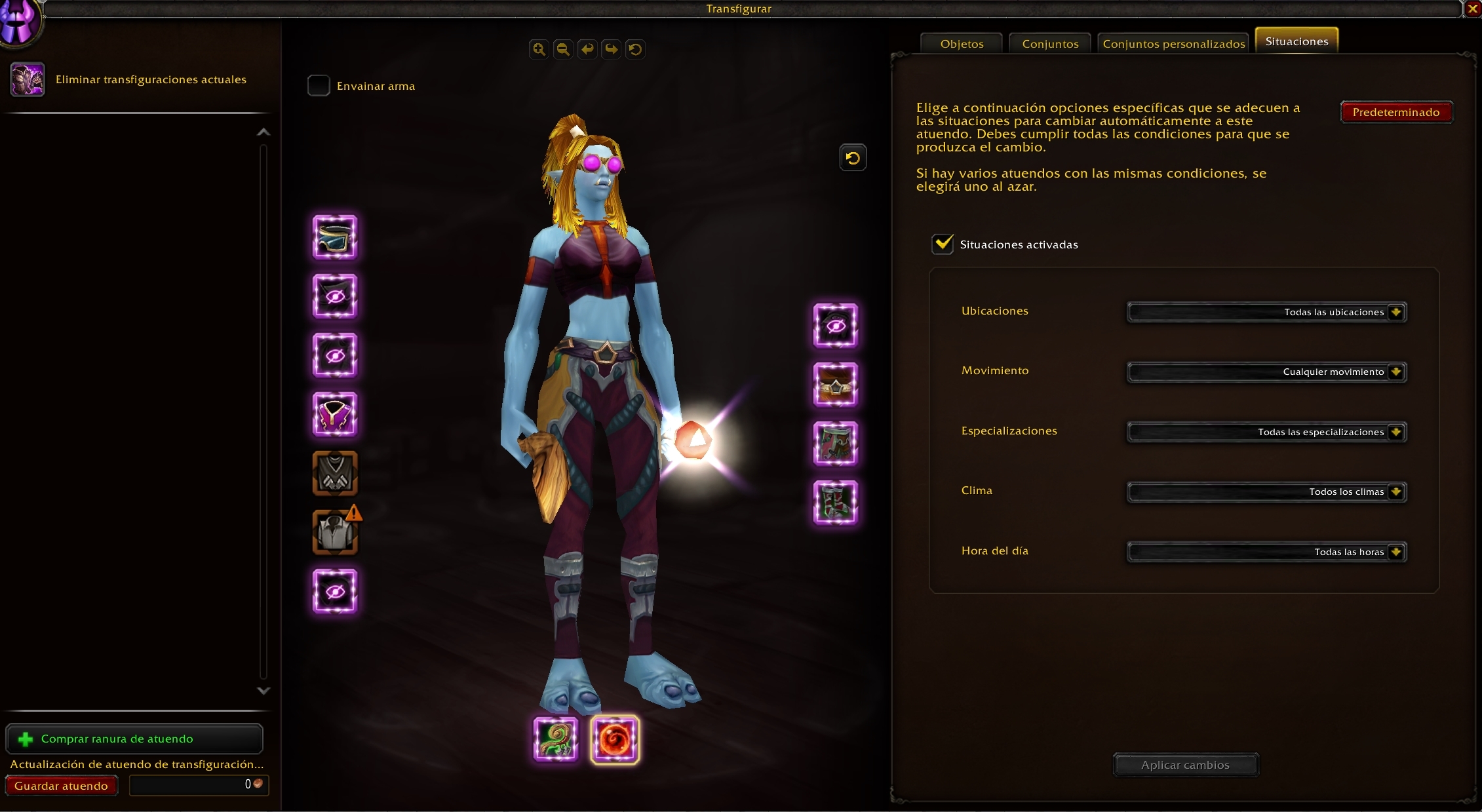This screenshot has width=1482, height=812.
Task: Choose the Hora del día dropdown
Action: pos(1266,552)
